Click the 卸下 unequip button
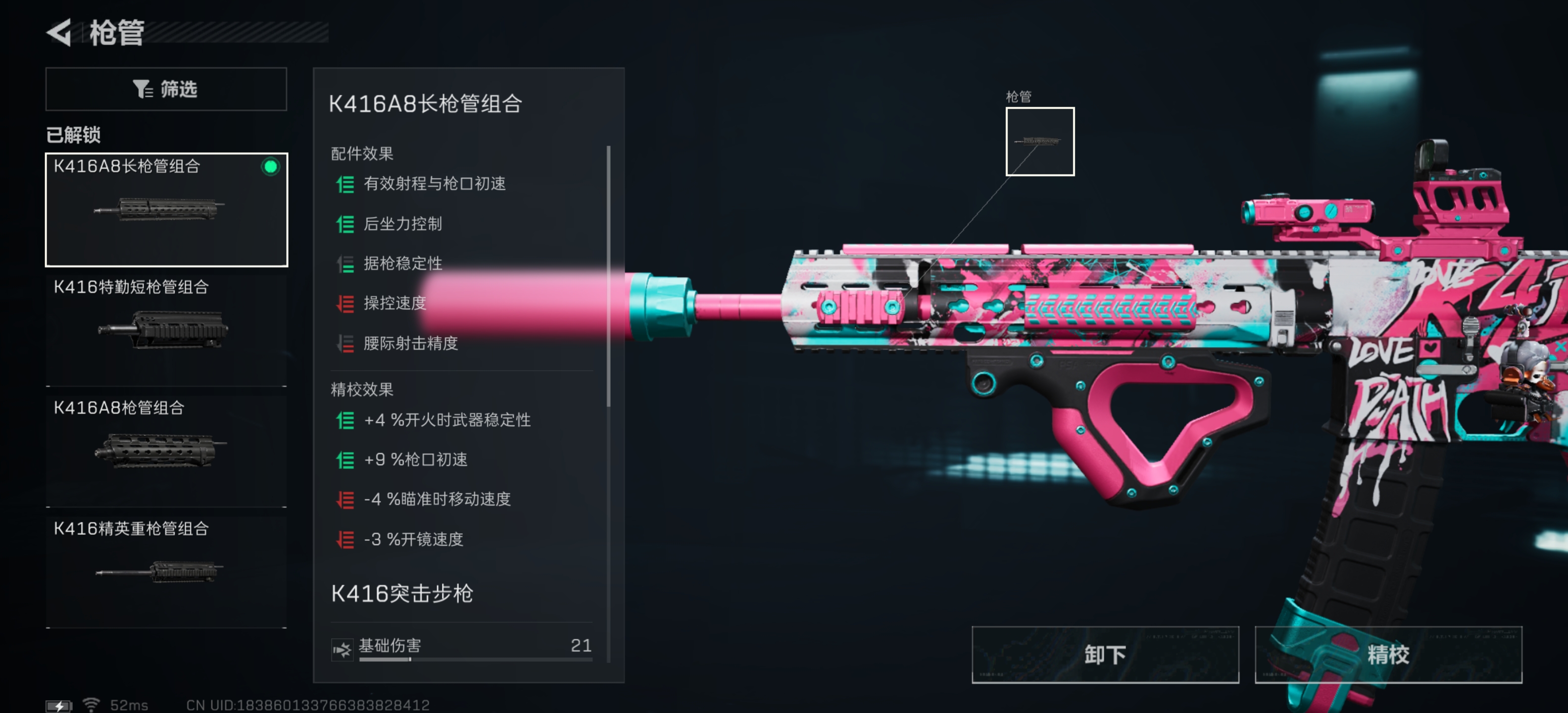 [1105, 655]
